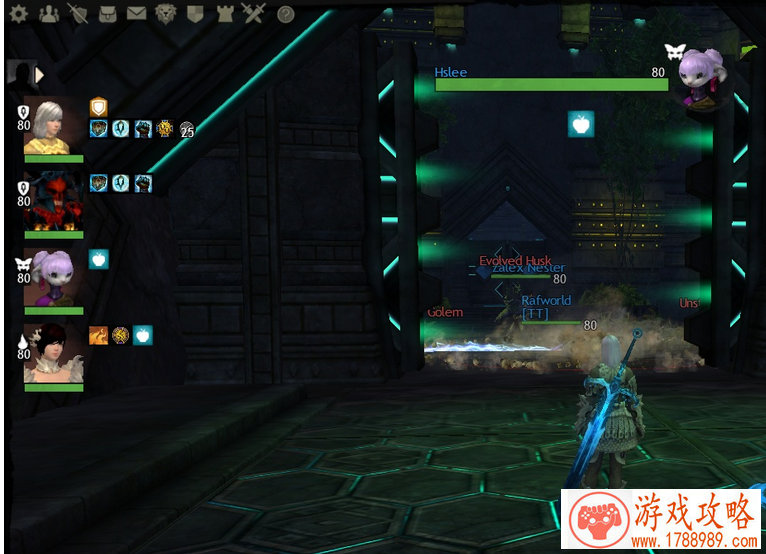Open the World vs World castle icon

224,14
